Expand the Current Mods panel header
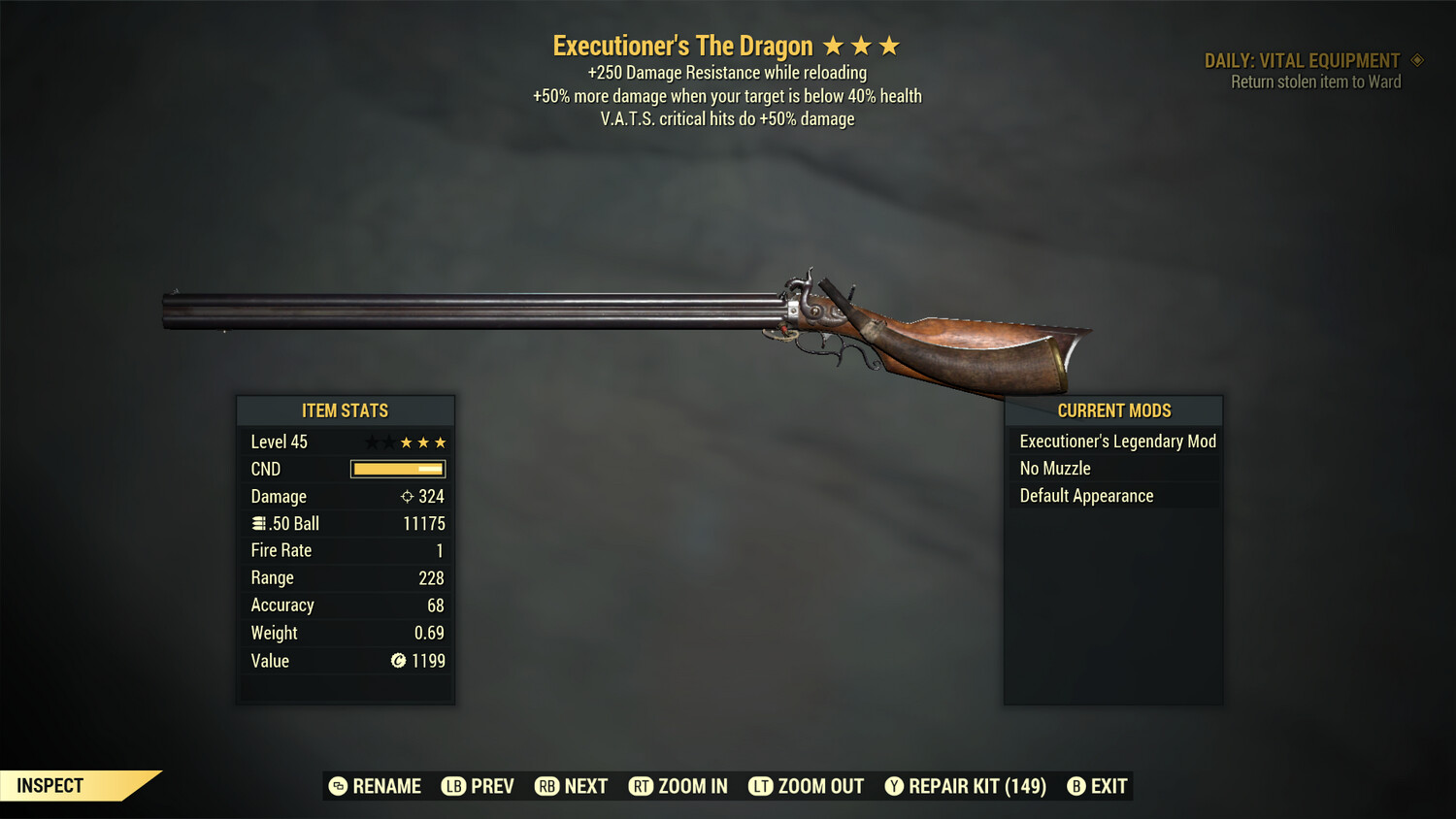 [1112, 410]
